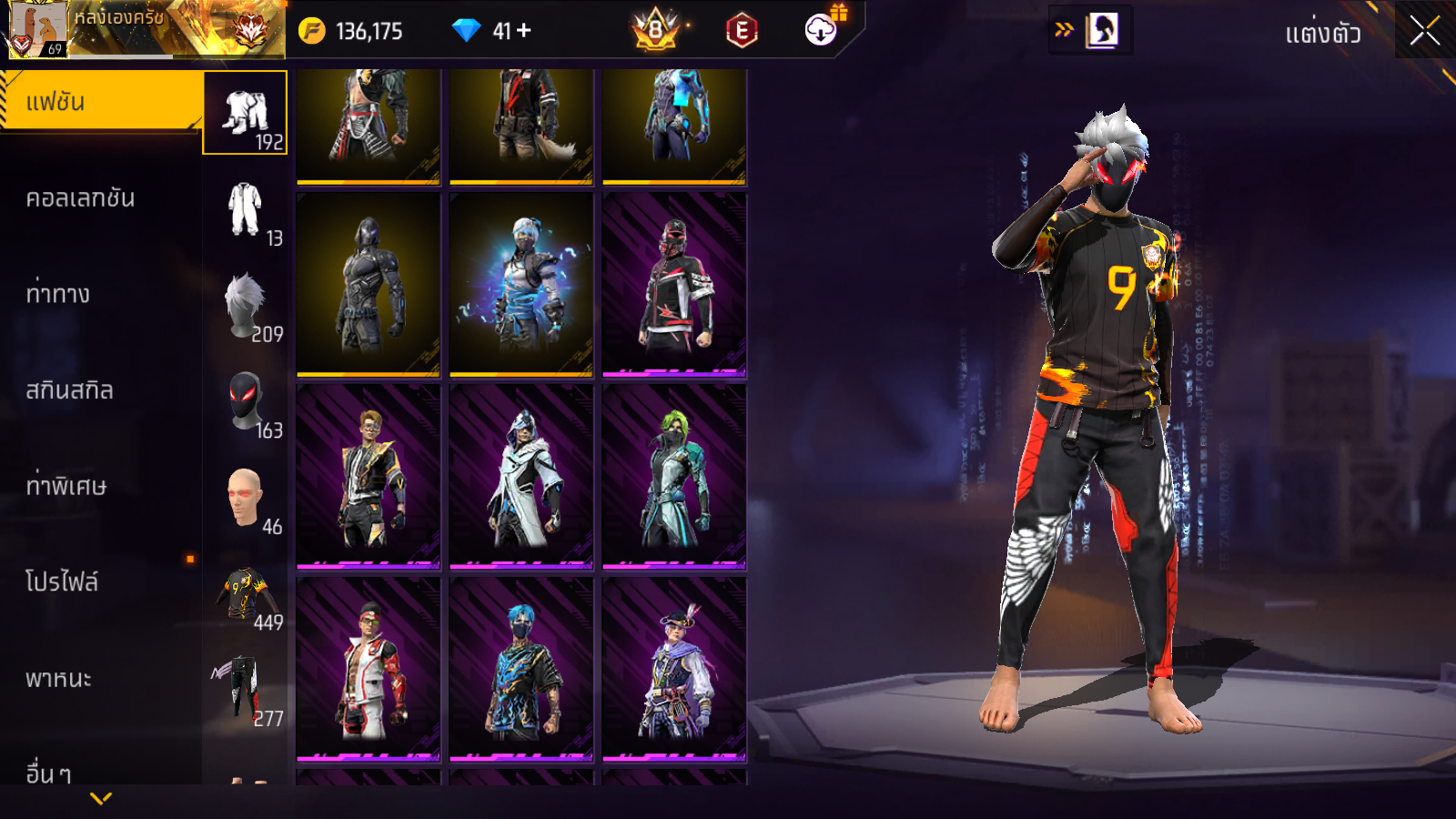Select the all-black armored outfit thumbnail
This screenshot has width=1456, height=819.
(x=369, y=284)
